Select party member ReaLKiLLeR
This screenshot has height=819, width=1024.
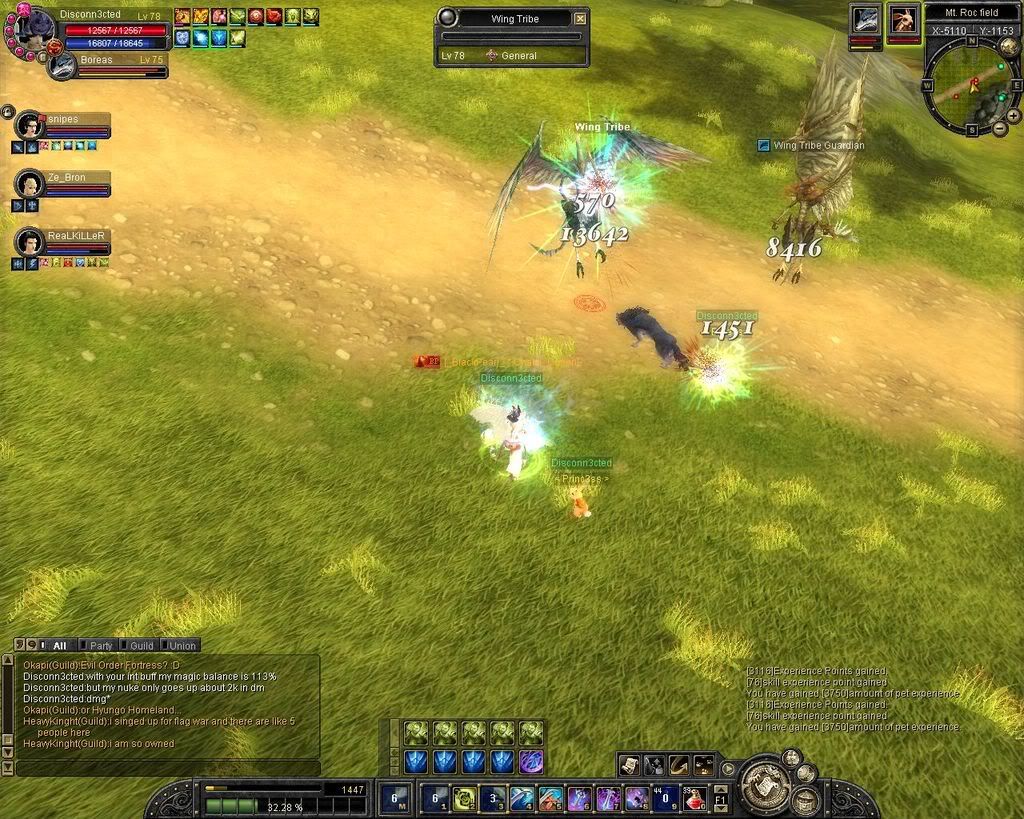point(30,242)
